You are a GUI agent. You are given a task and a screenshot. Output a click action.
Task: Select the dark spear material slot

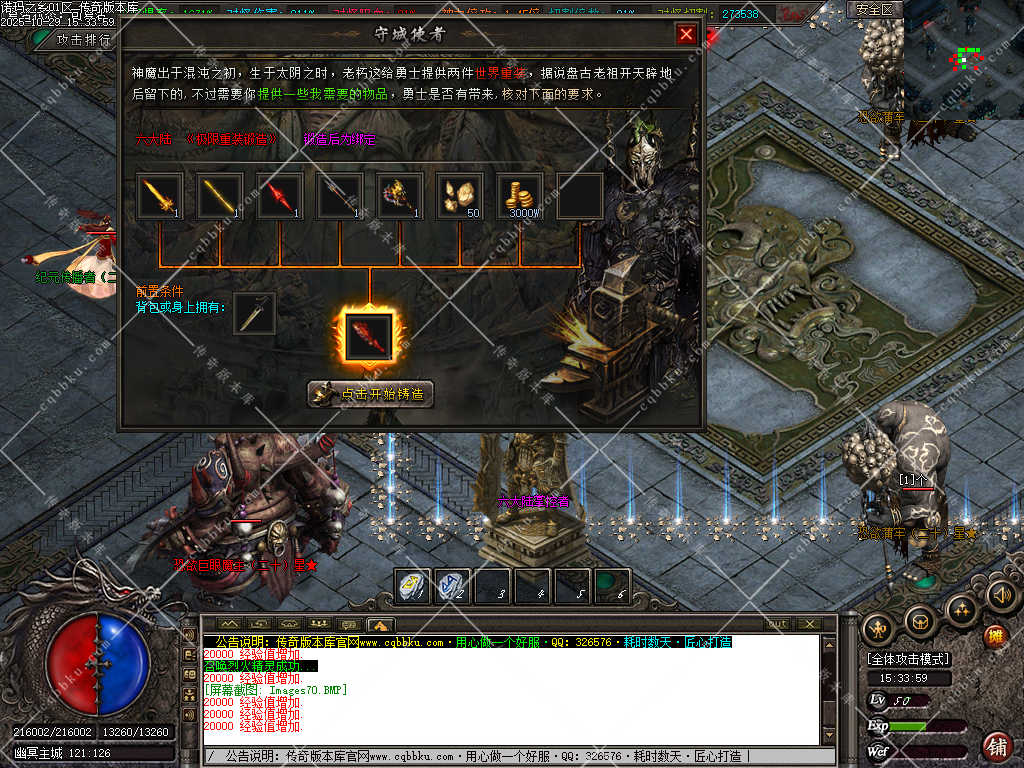pos(340,196)
